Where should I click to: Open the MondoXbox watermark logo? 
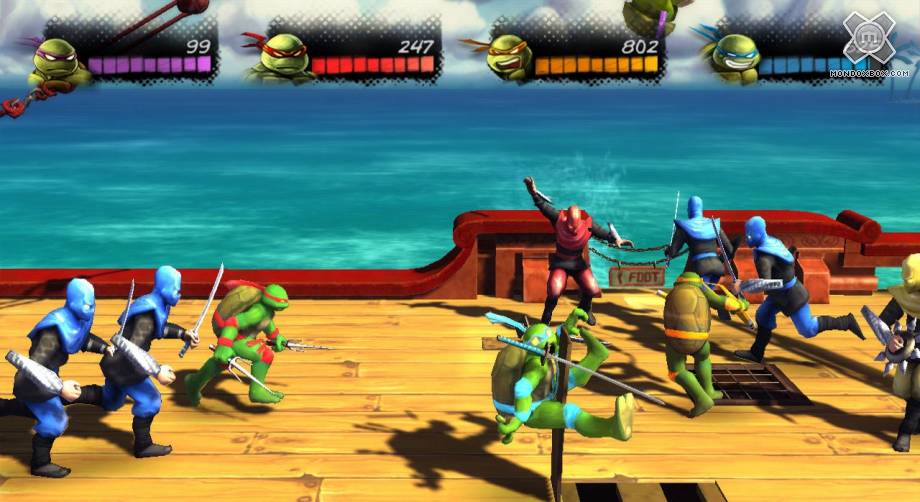tap(869, 40)
